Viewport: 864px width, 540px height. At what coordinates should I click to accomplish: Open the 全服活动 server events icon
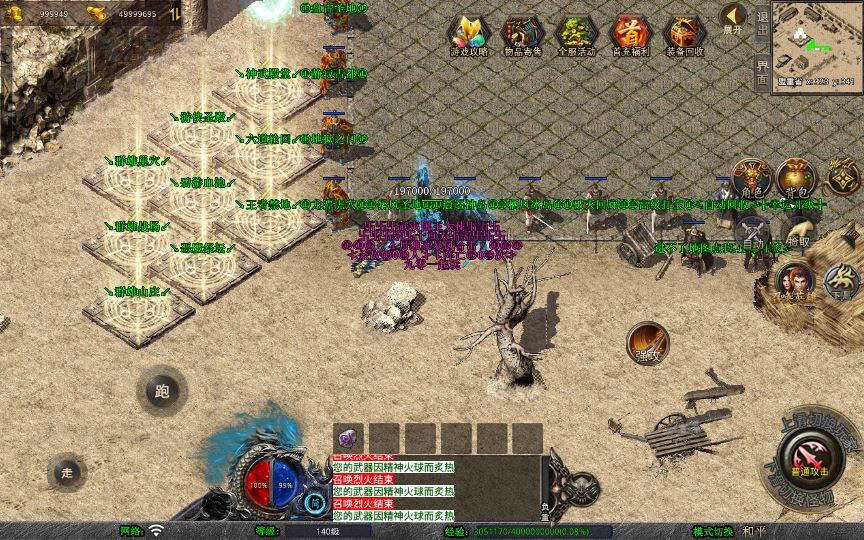point(576,35)
